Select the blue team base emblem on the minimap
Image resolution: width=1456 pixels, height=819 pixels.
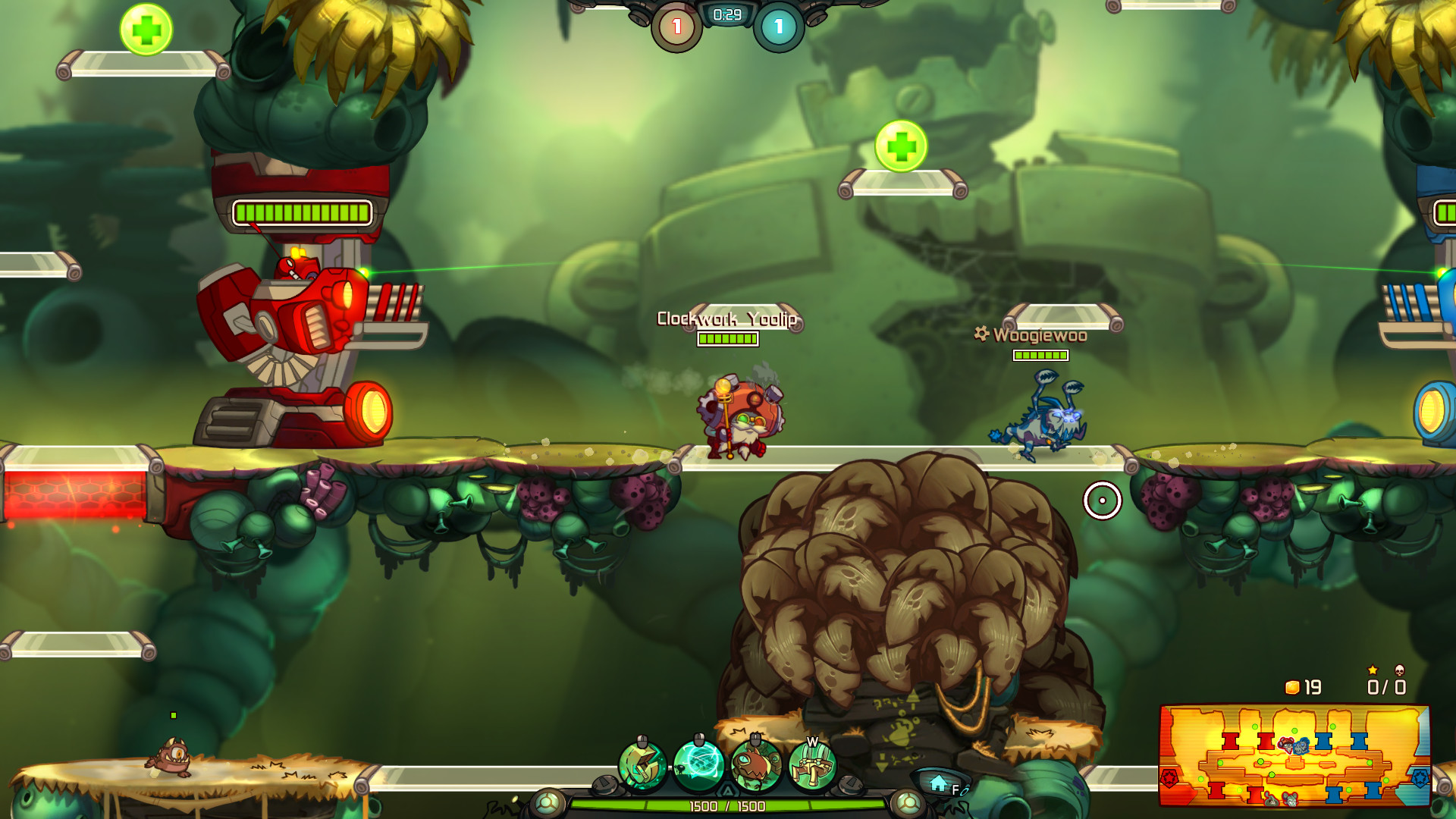point(1420,777)
